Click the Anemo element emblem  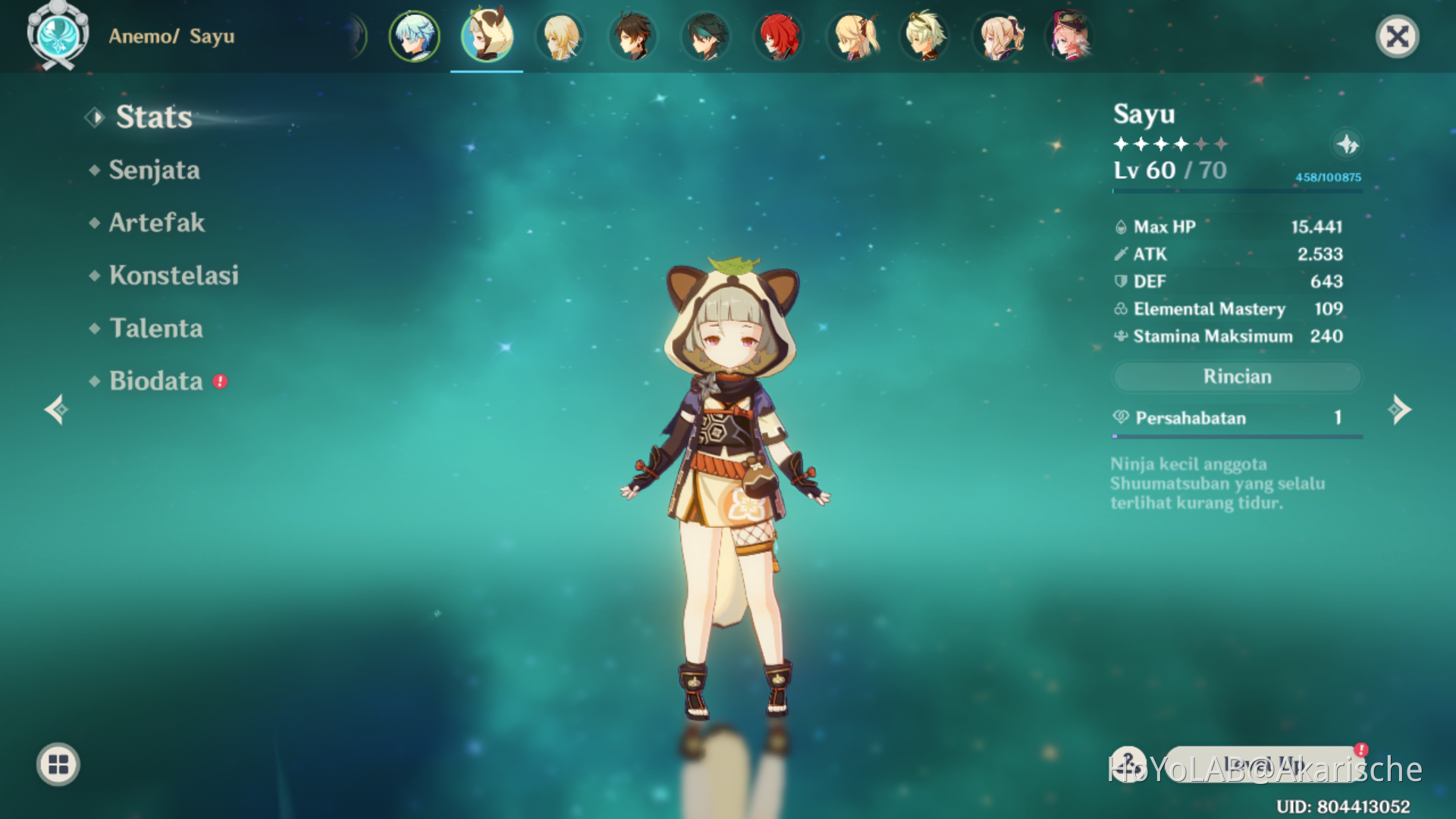[x=57, y=36]
